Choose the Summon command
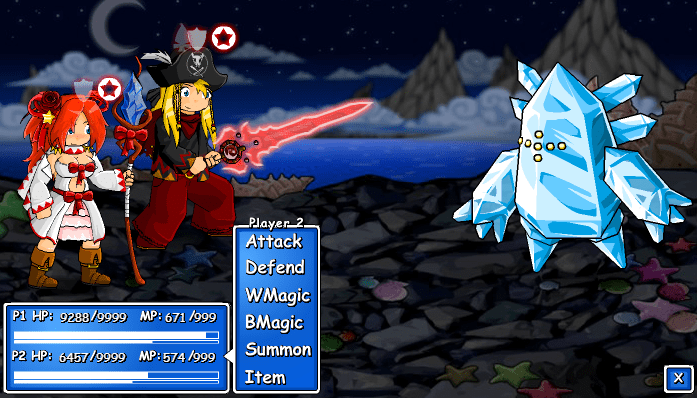This screenshot has height=400, width=697. click(x=278, y=350)
